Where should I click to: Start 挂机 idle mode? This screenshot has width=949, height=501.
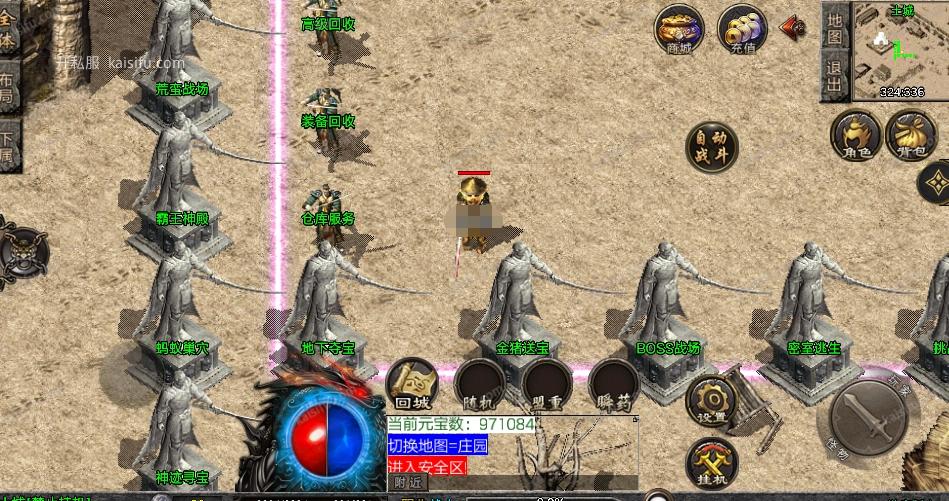[x=711, y=463]
